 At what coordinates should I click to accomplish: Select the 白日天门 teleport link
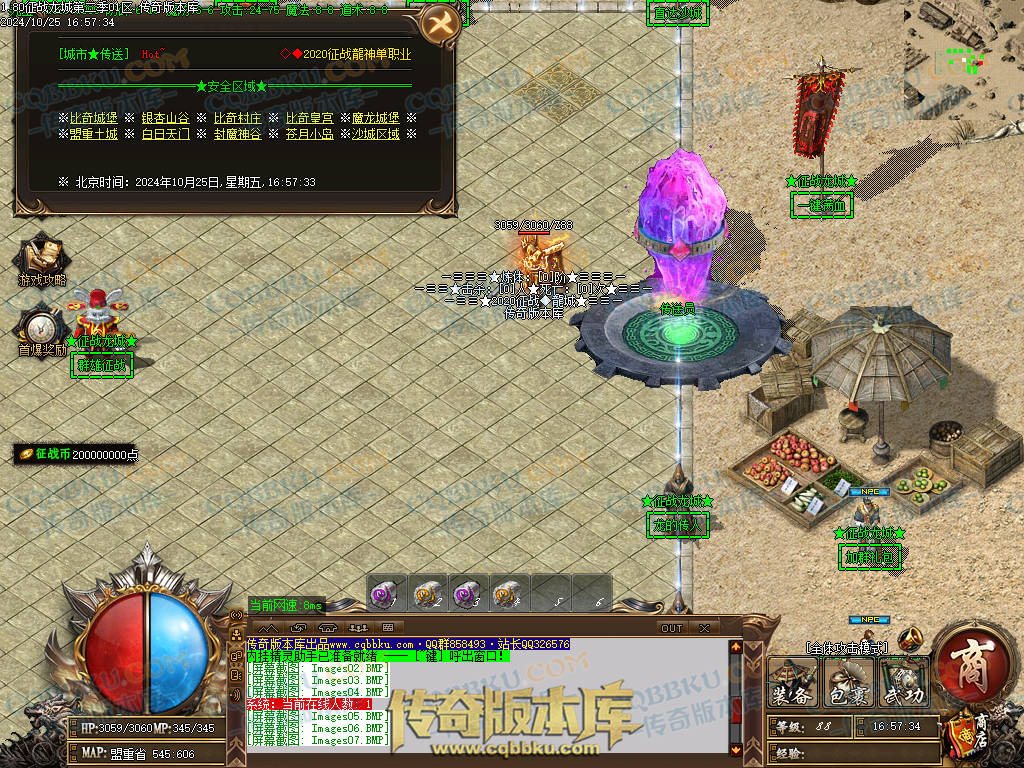click(165, 134)
